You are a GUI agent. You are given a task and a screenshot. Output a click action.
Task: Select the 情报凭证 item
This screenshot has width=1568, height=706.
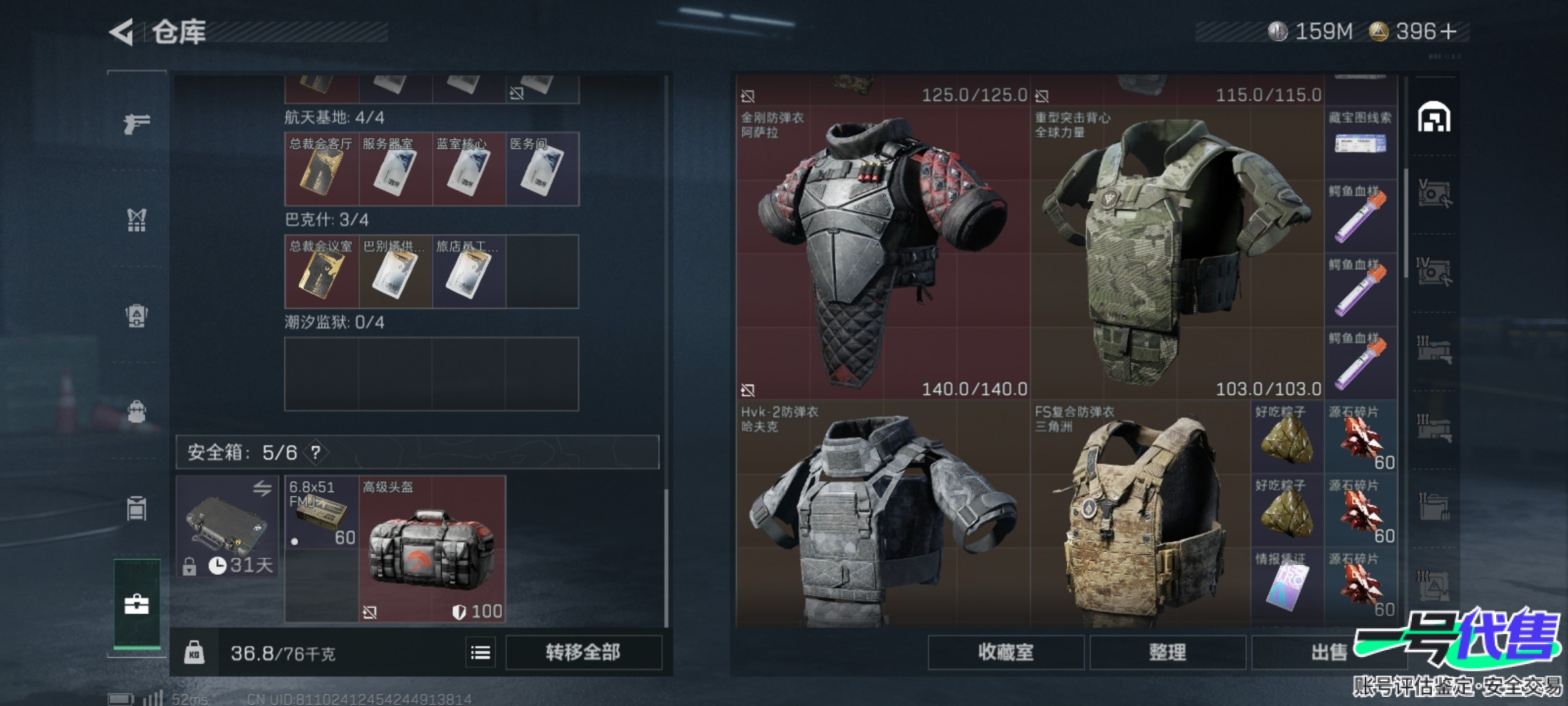[1286, 584]
